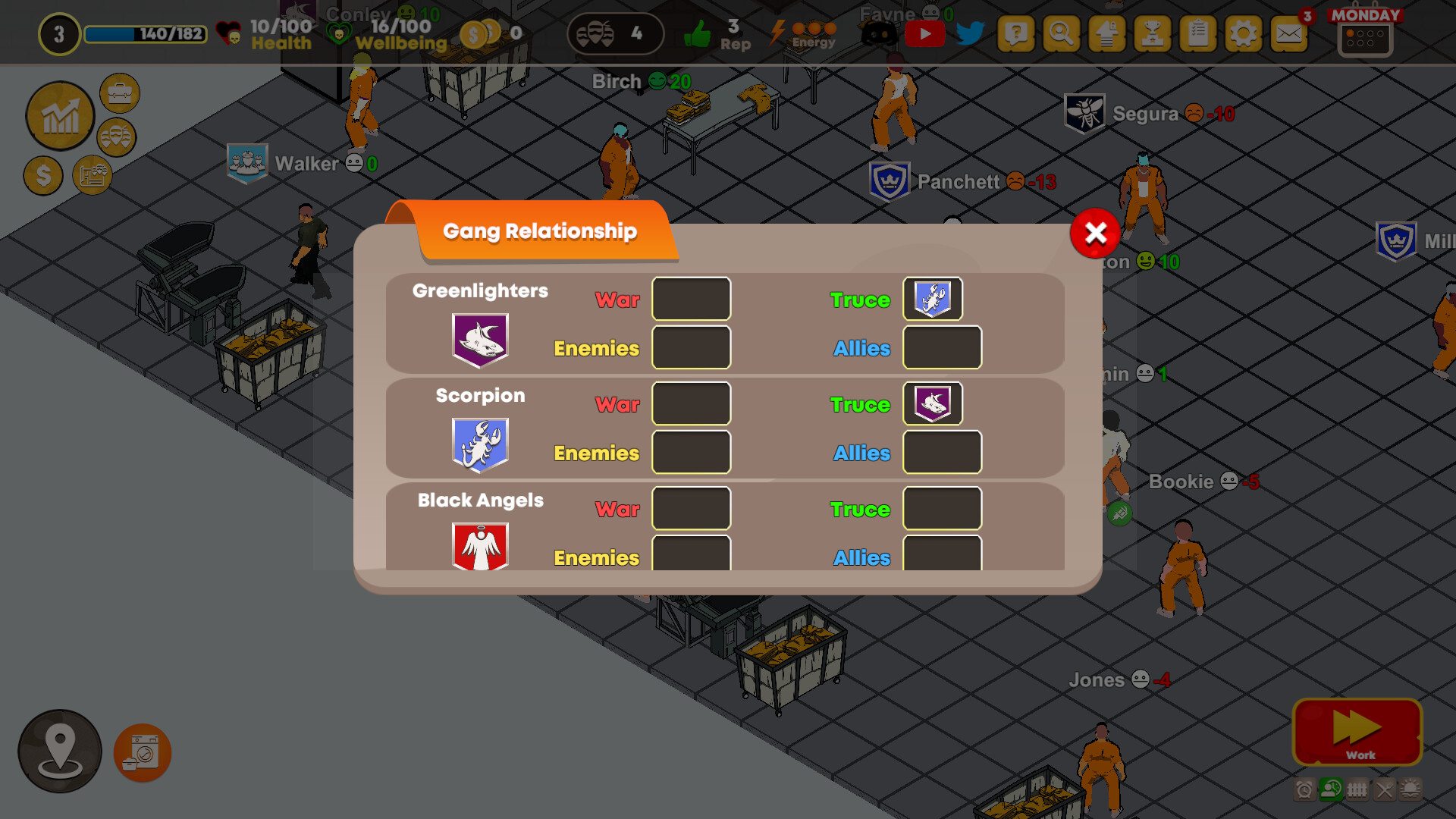Toggle the yard fence schedule icon
The image size is (1456, 819).
[x=1357, y=791]
